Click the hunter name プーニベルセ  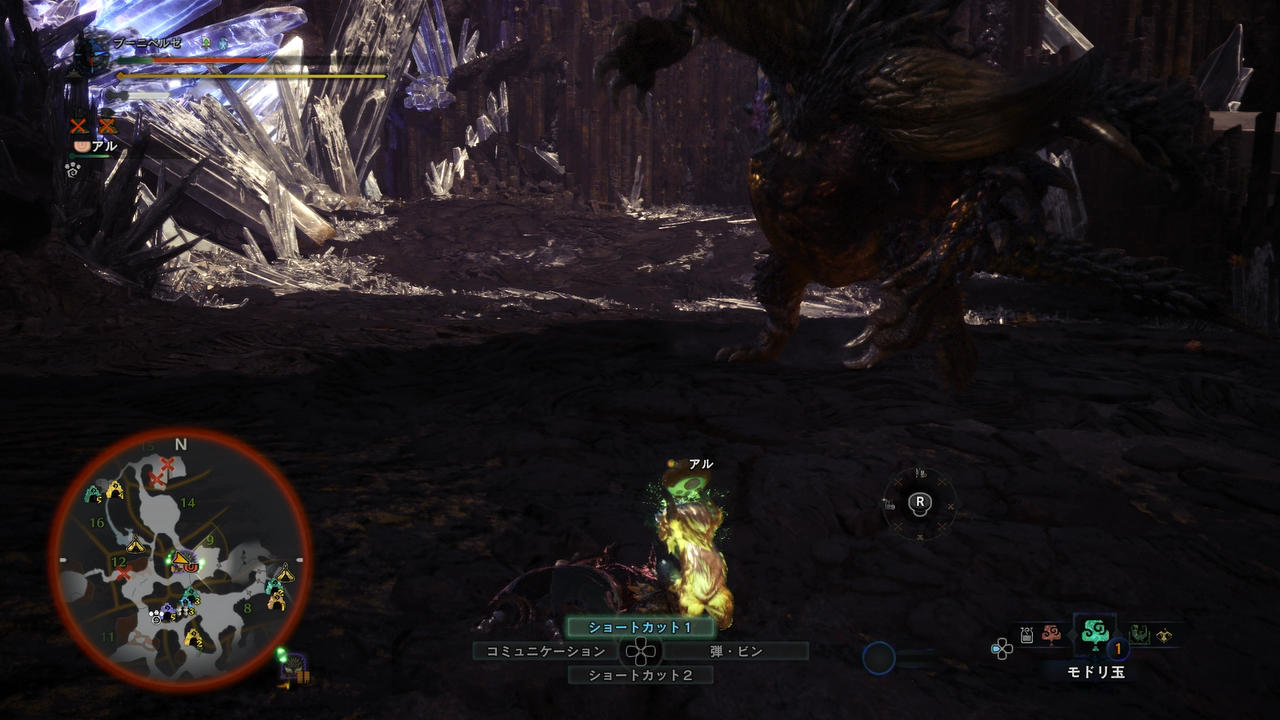(147, 43)
